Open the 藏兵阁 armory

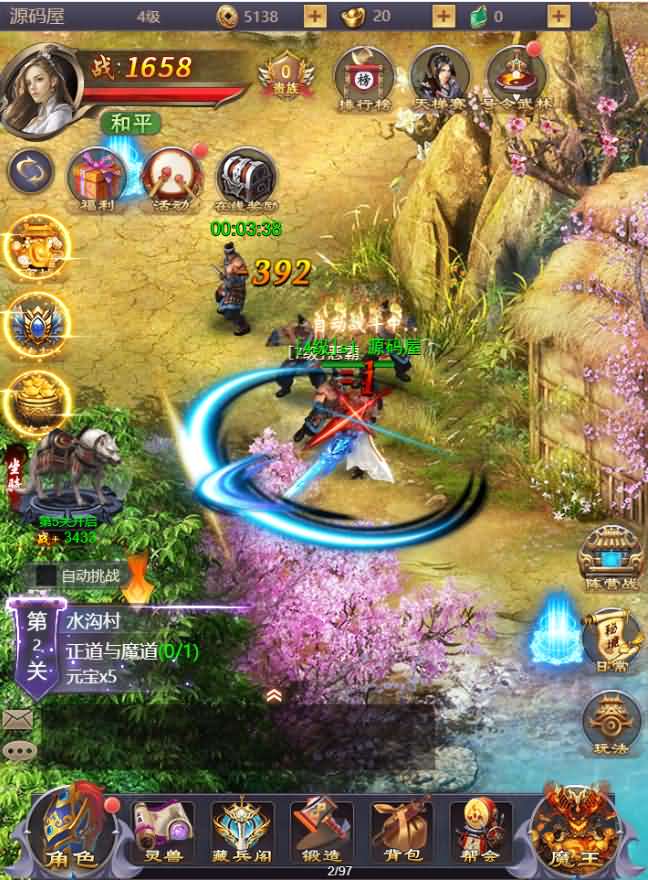242,829
